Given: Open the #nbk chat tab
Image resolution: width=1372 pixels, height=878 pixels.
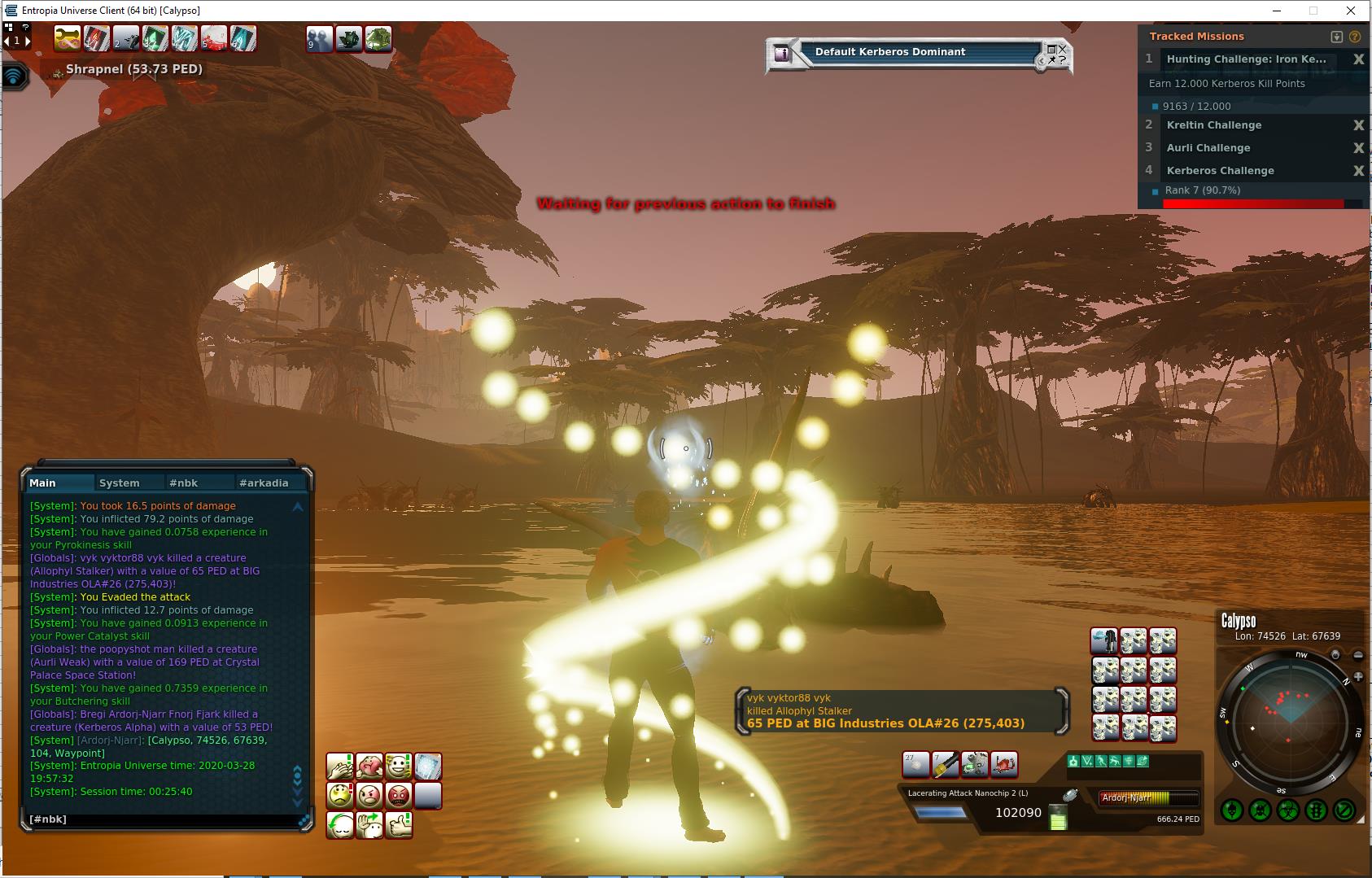Looking at the screenshot, I should tap(183, 483).
